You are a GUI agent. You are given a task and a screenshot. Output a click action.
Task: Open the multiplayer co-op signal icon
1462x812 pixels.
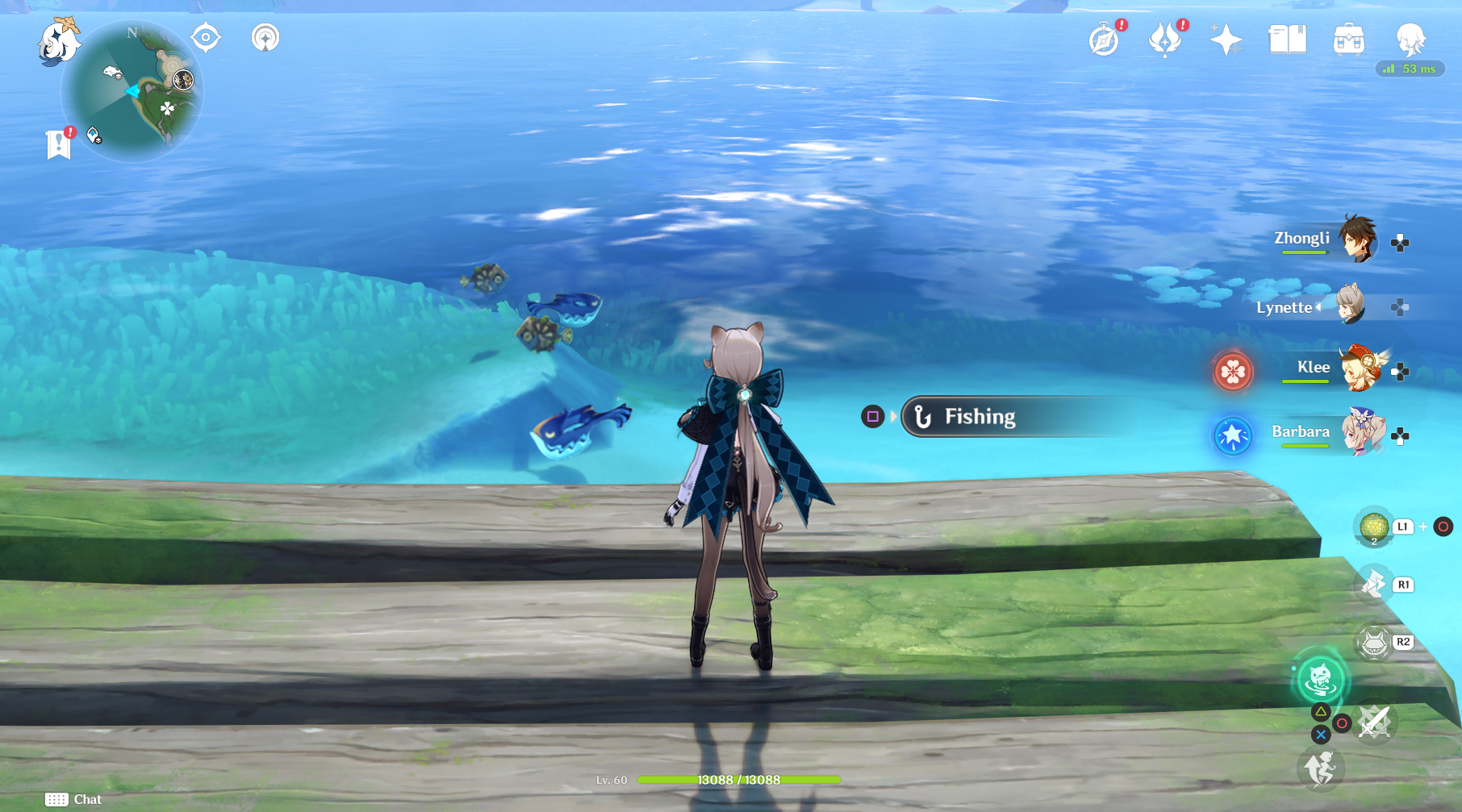coord(265,37)
